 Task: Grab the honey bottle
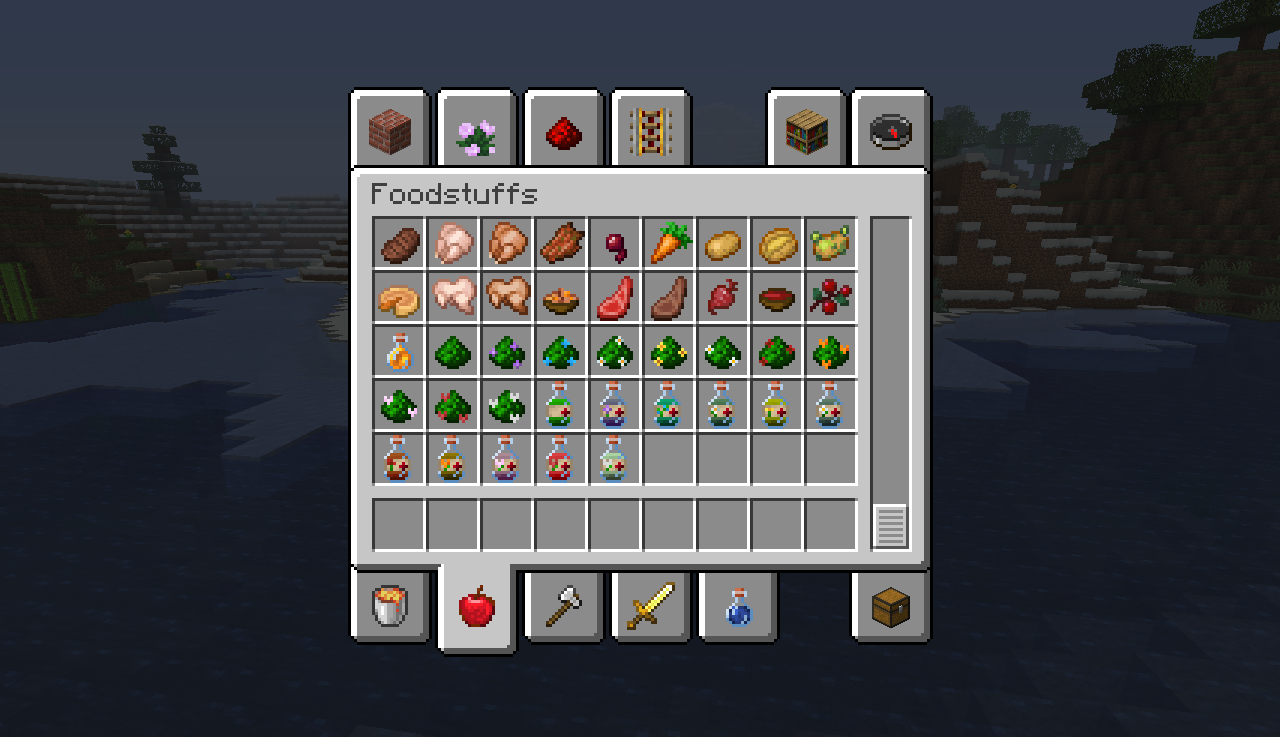point(399,352)
